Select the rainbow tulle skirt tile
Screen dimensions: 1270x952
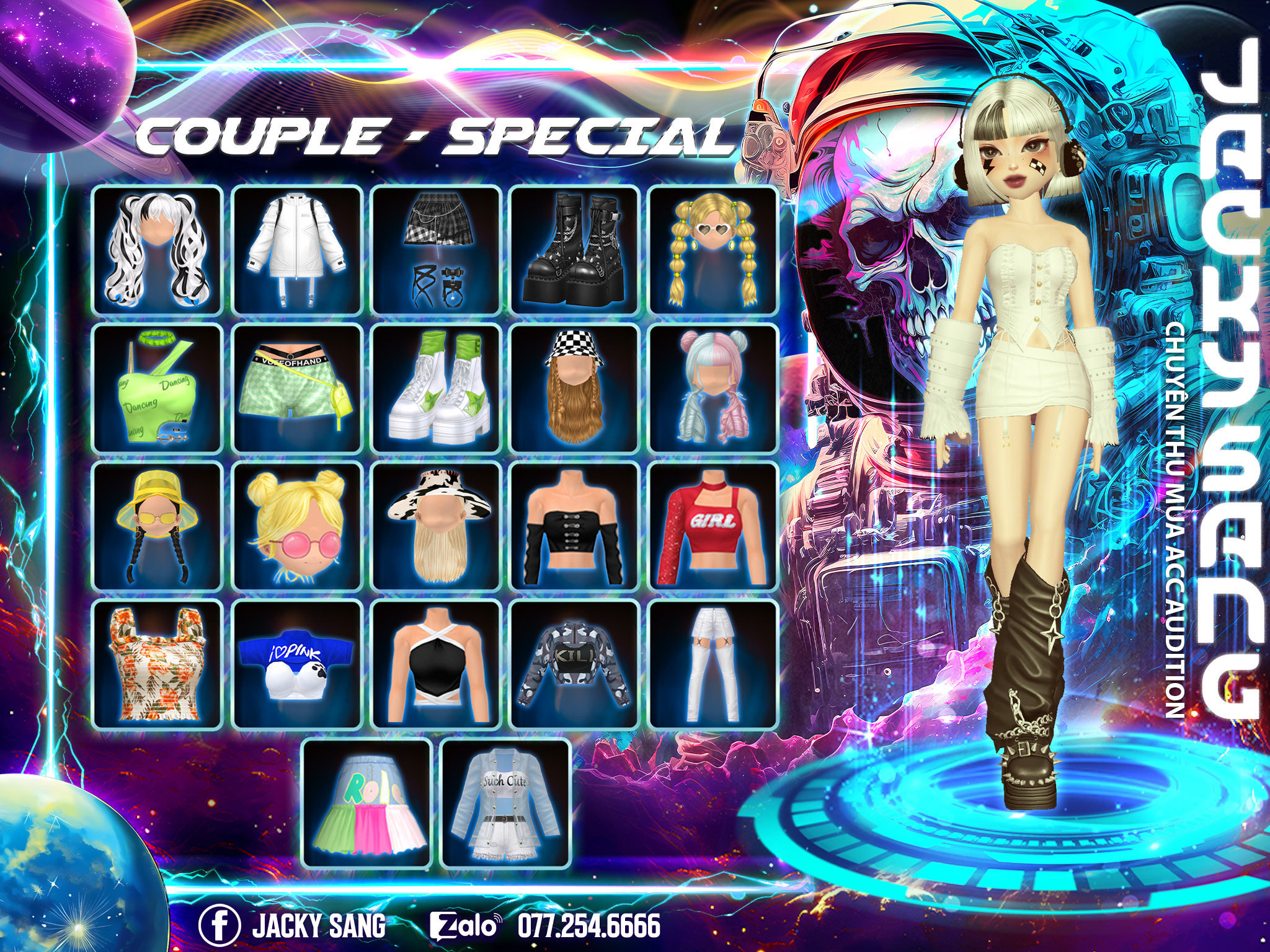click(x=366, y=804)
